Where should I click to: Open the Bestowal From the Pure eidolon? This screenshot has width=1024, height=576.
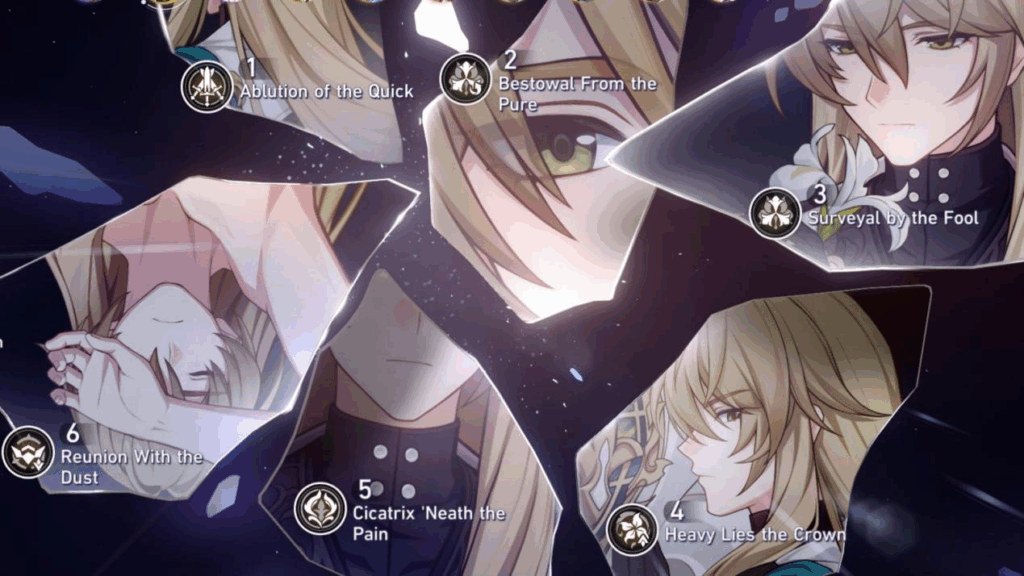[x=466, y=78]
